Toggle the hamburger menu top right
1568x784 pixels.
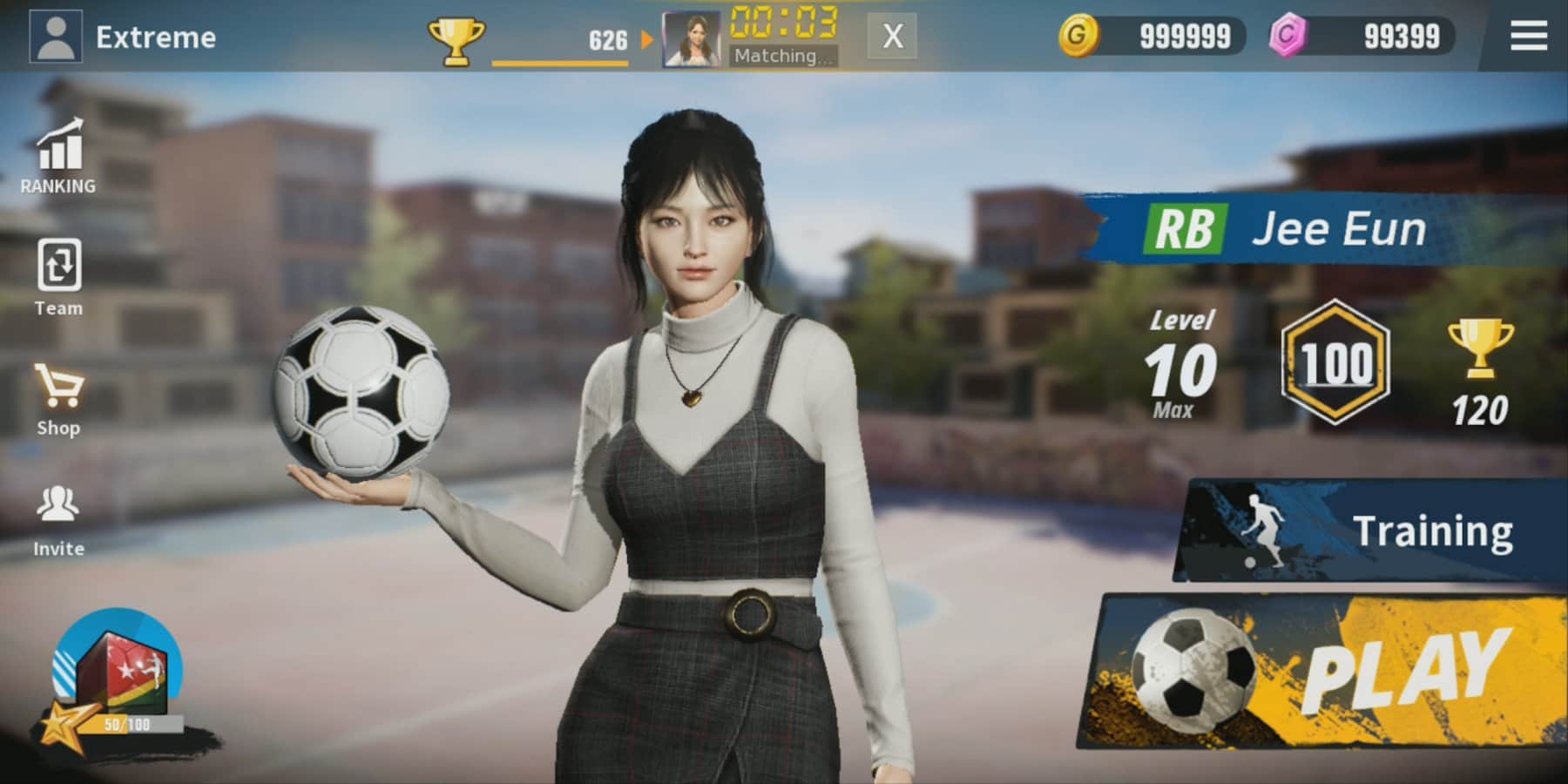tap(1526, 37)
